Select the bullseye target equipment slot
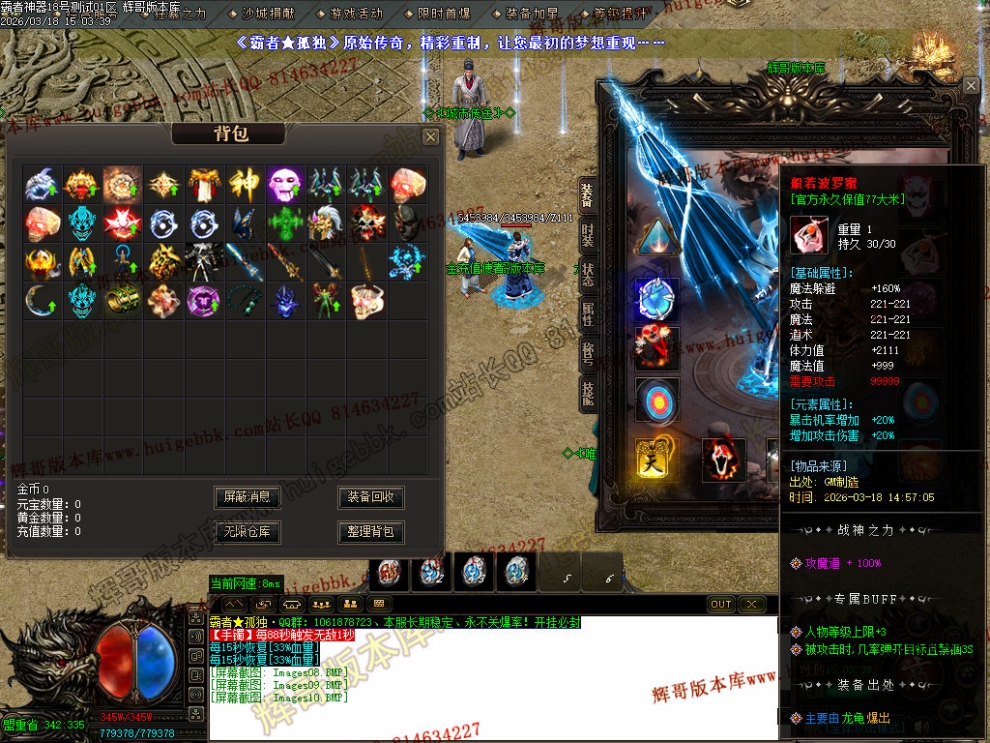The width and height of the screenshot is (990, 743). click(x=657, y=399)
